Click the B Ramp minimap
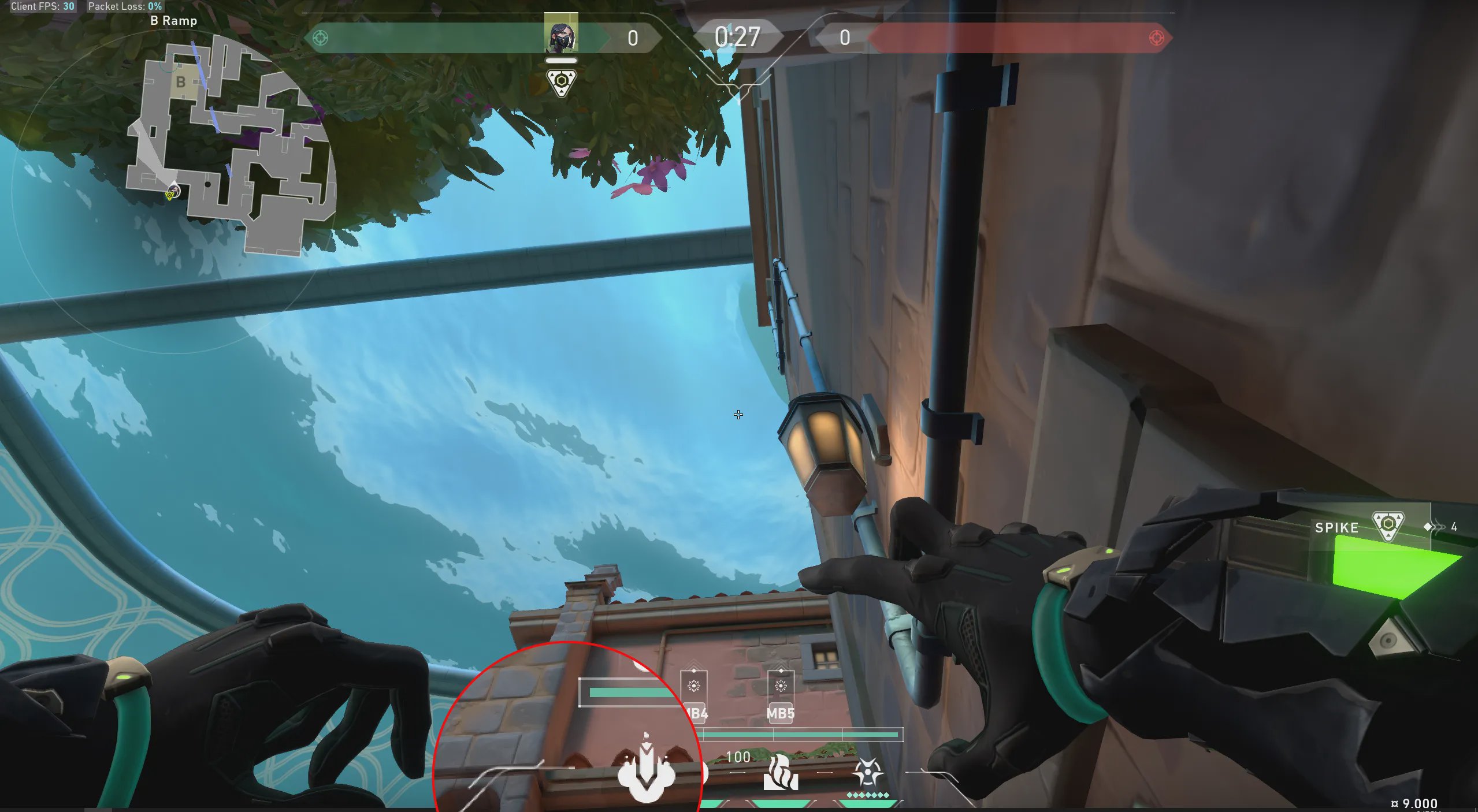1478x812 pixels. (231, 144)
